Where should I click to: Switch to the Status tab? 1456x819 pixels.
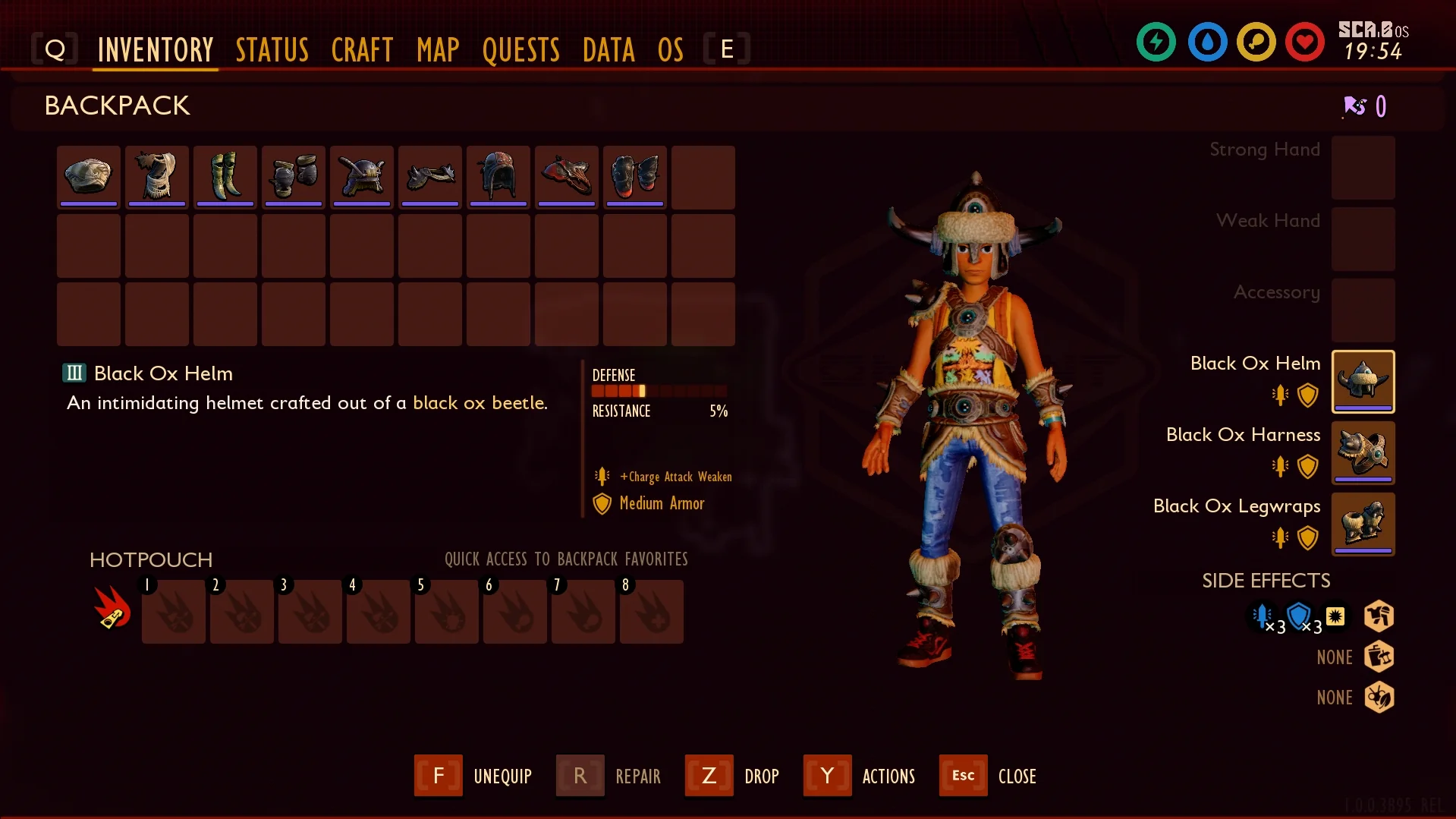[x=272, y=50]
